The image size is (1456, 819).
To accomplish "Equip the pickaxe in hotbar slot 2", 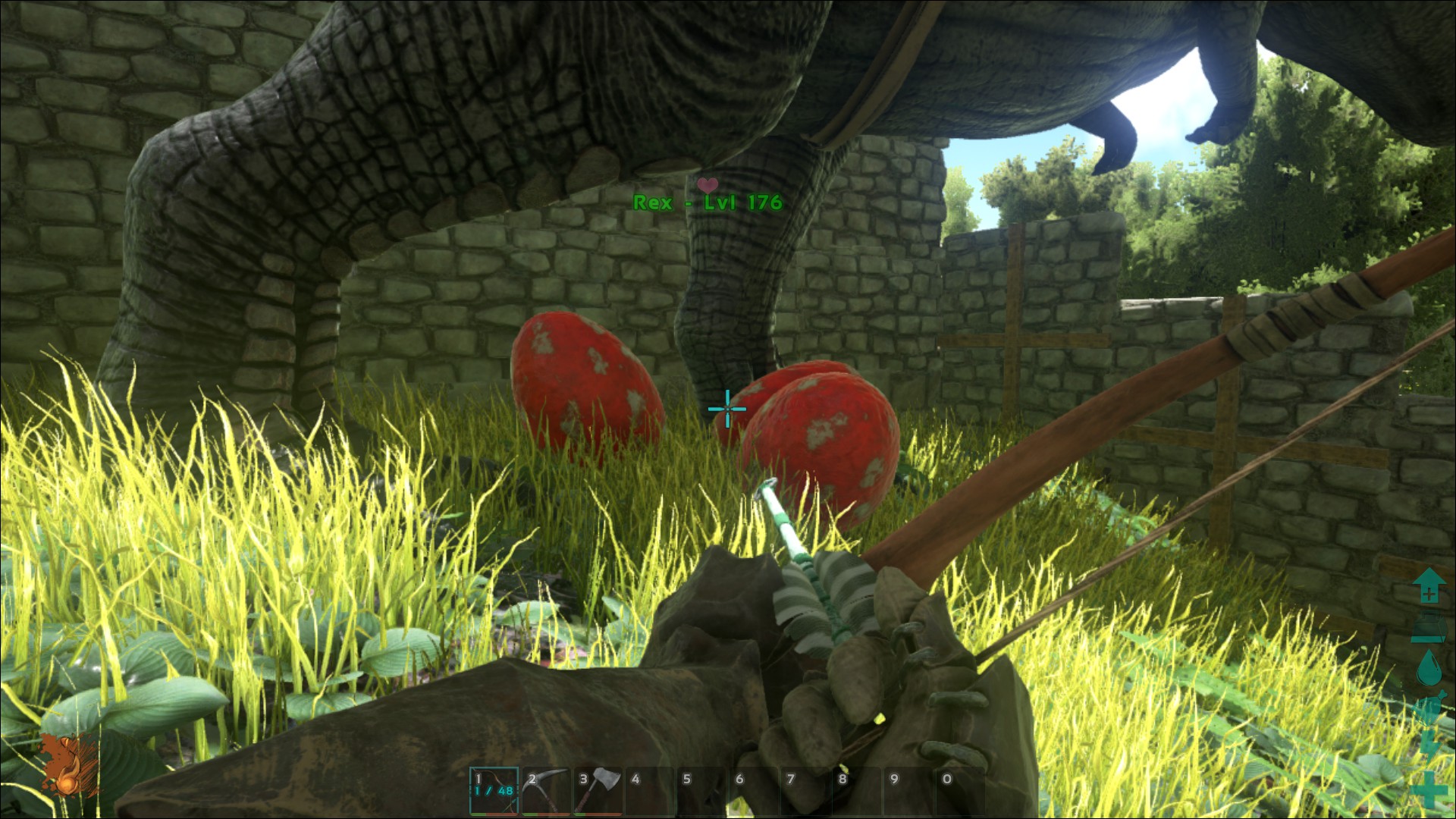I will coord(546,790).
